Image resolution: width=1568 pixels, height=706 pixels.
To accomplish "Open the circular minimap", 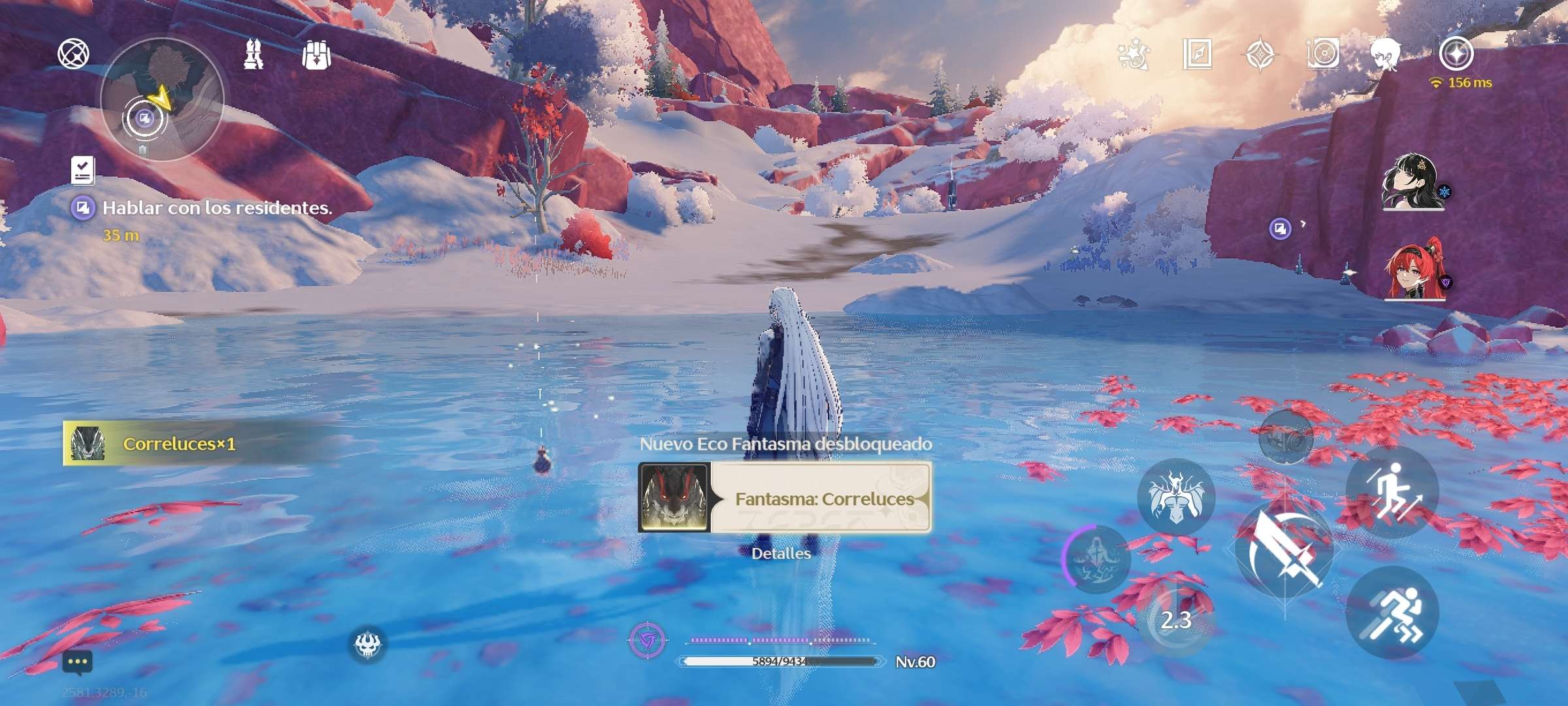I will pyautogui.click(x=162, y=99).
